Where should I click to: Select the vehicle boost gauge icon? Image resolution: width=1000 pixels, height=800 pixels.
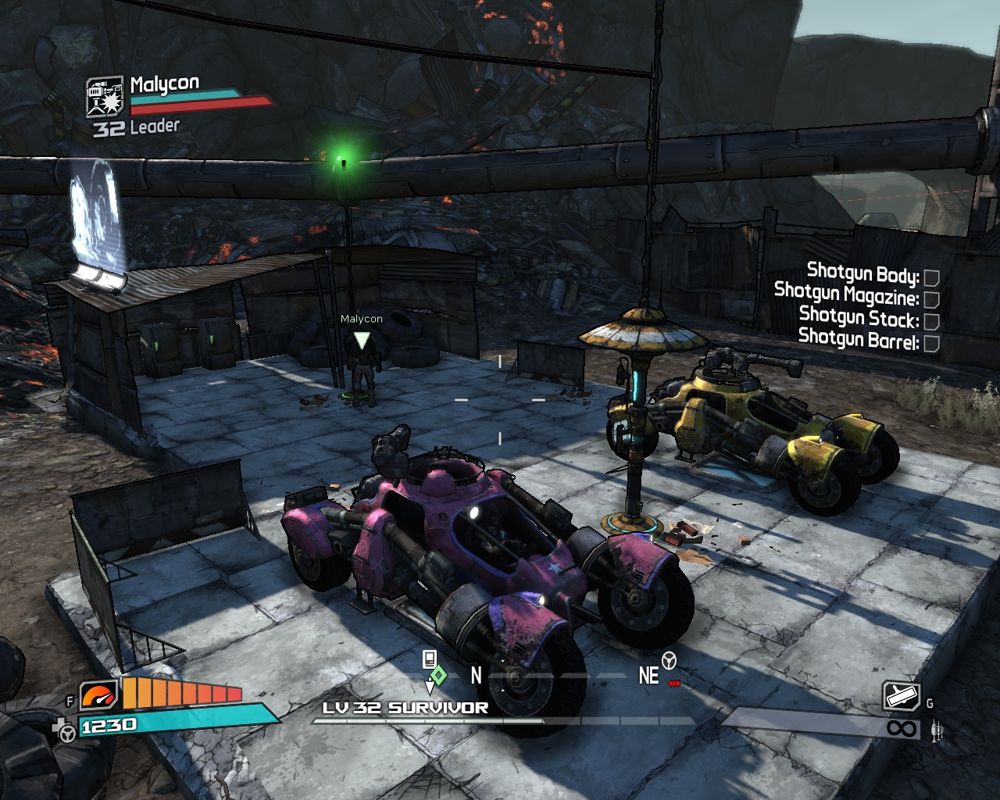tap(99, 694)
